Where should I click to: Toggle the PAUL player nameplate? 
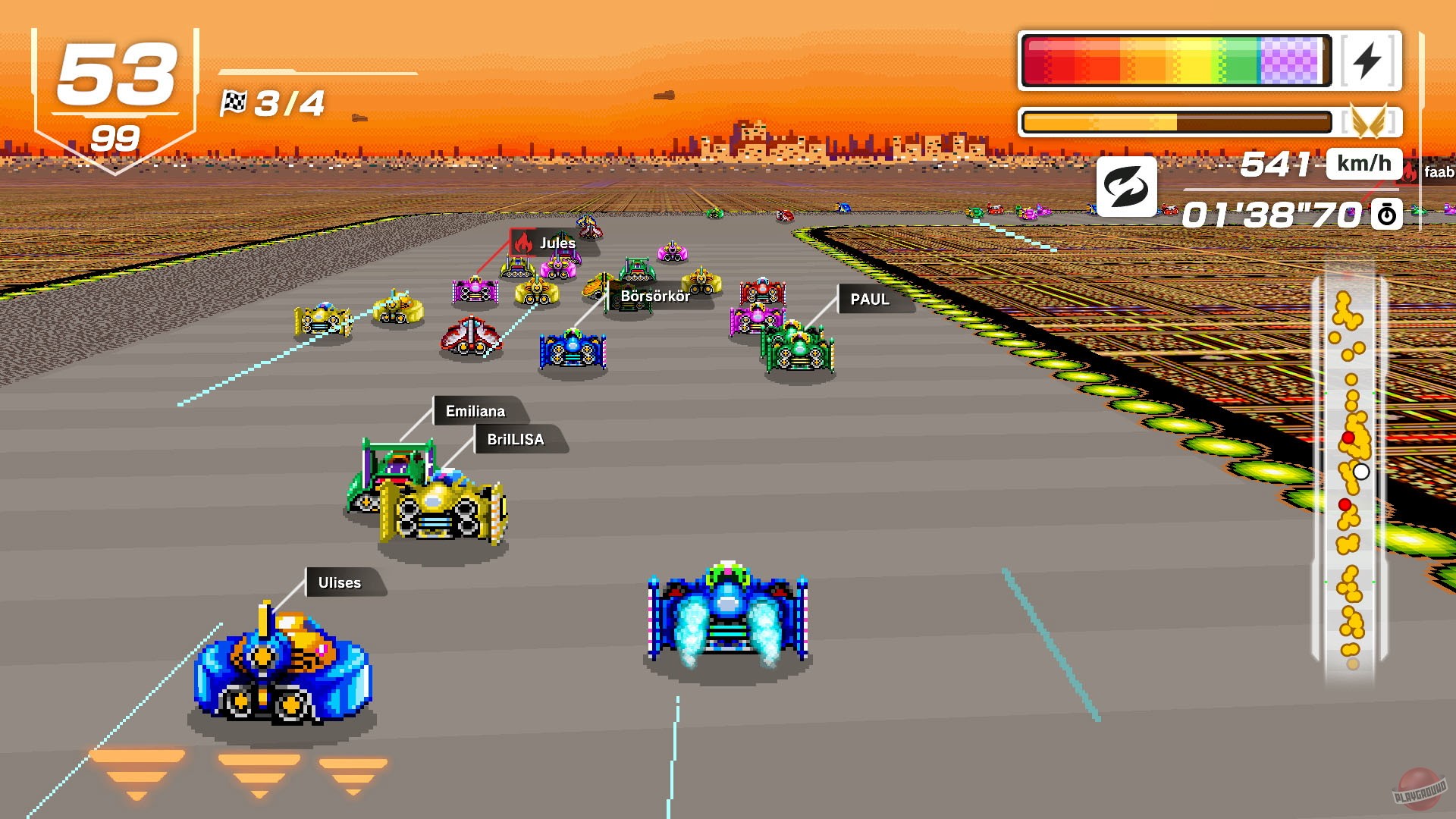point(871,300)
